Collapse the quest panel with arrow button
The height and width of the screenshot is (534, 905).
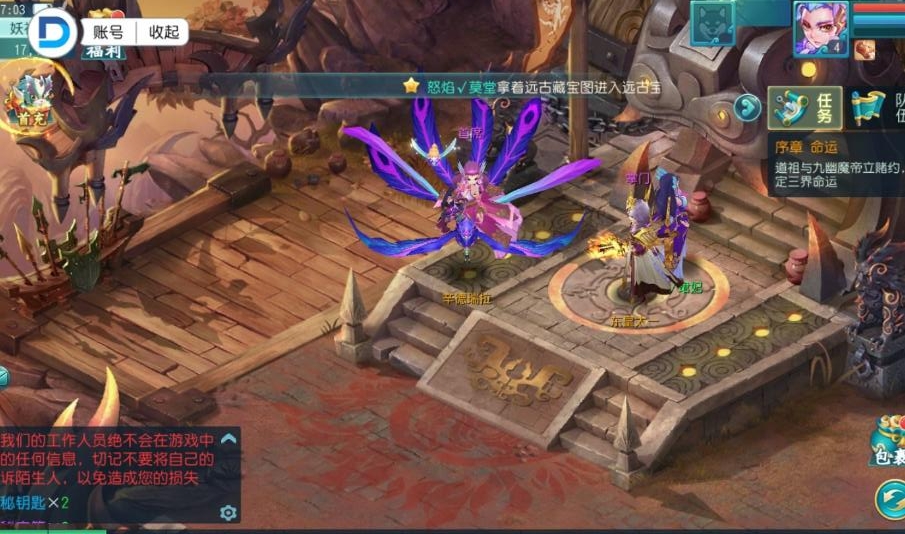747,107
